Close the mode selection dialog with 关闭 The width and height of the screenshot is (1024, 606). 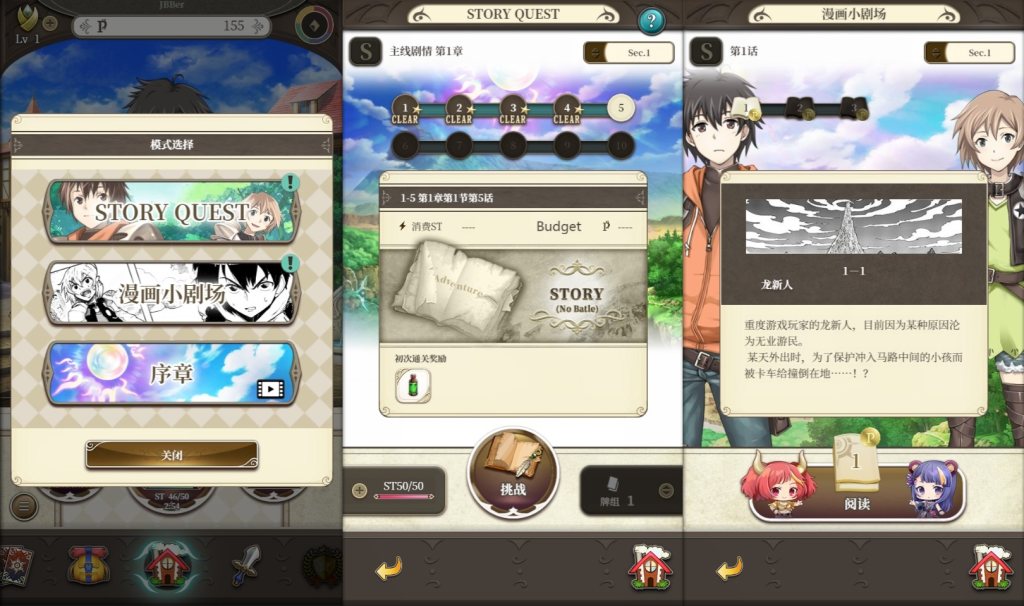[172, 455]
